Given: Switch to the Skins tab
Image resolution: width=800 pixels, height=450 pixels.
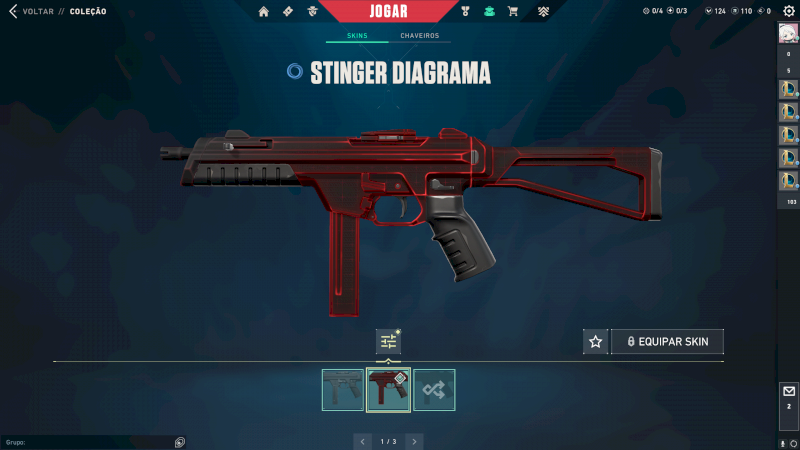Looking at the screenshot, I should [357, 36].
